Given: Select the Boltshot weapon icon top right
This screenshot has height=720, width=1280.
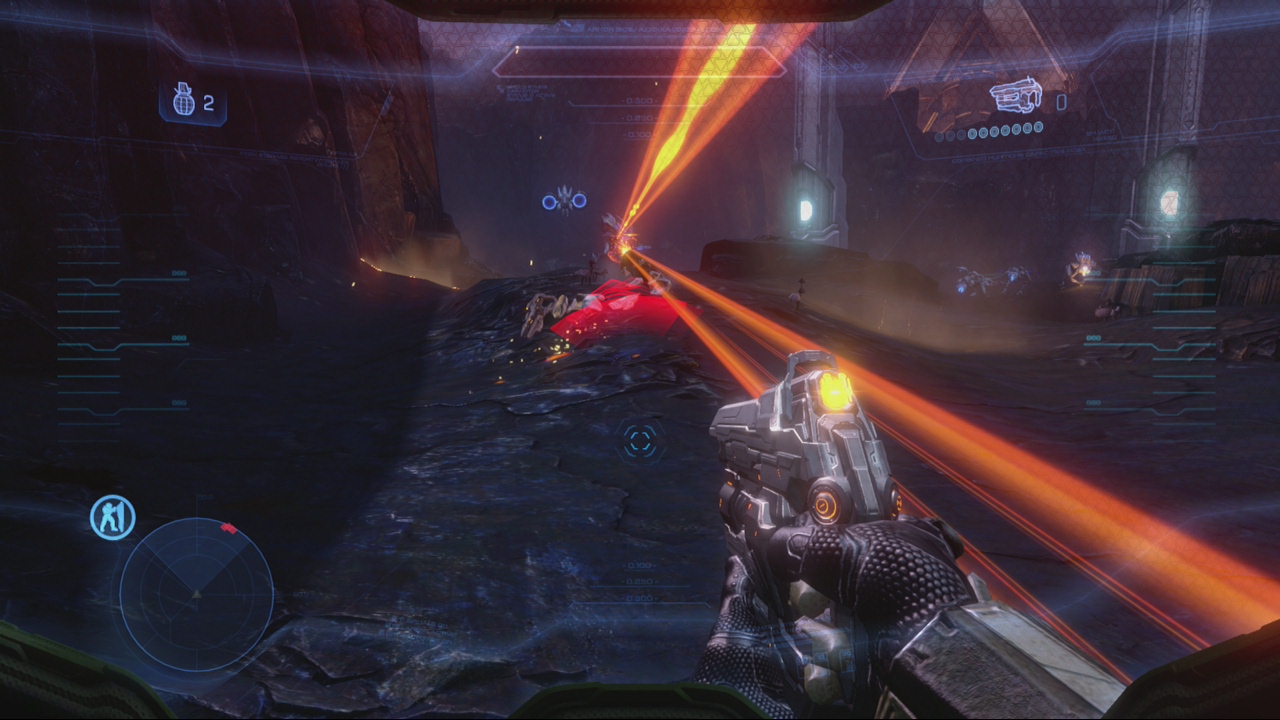Looking at the screenshot, I should (x=1013, y=93).
